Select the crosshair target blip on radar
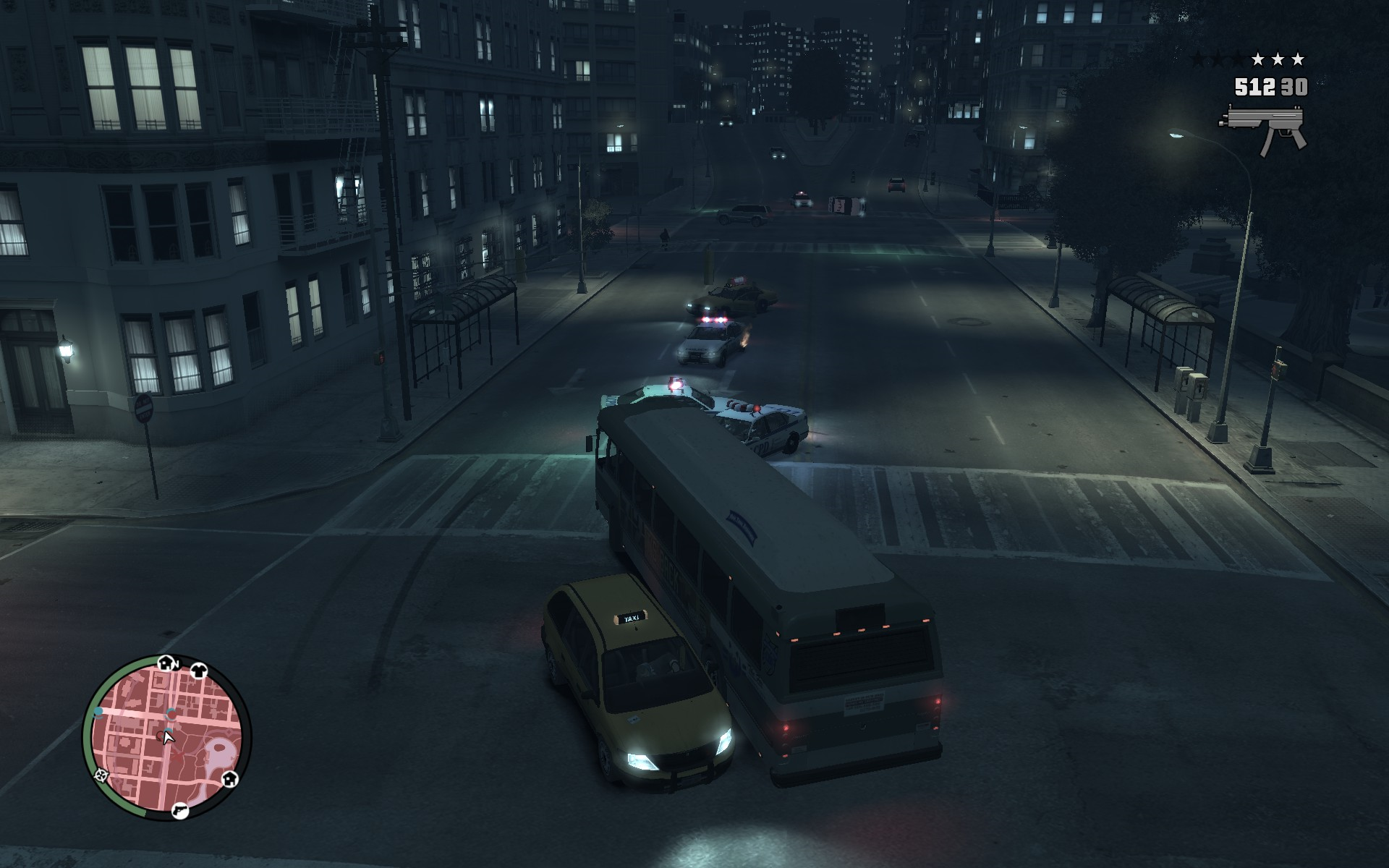This screenshot has width=1389, height=868. pyautogui.click(x=101, y=775)
